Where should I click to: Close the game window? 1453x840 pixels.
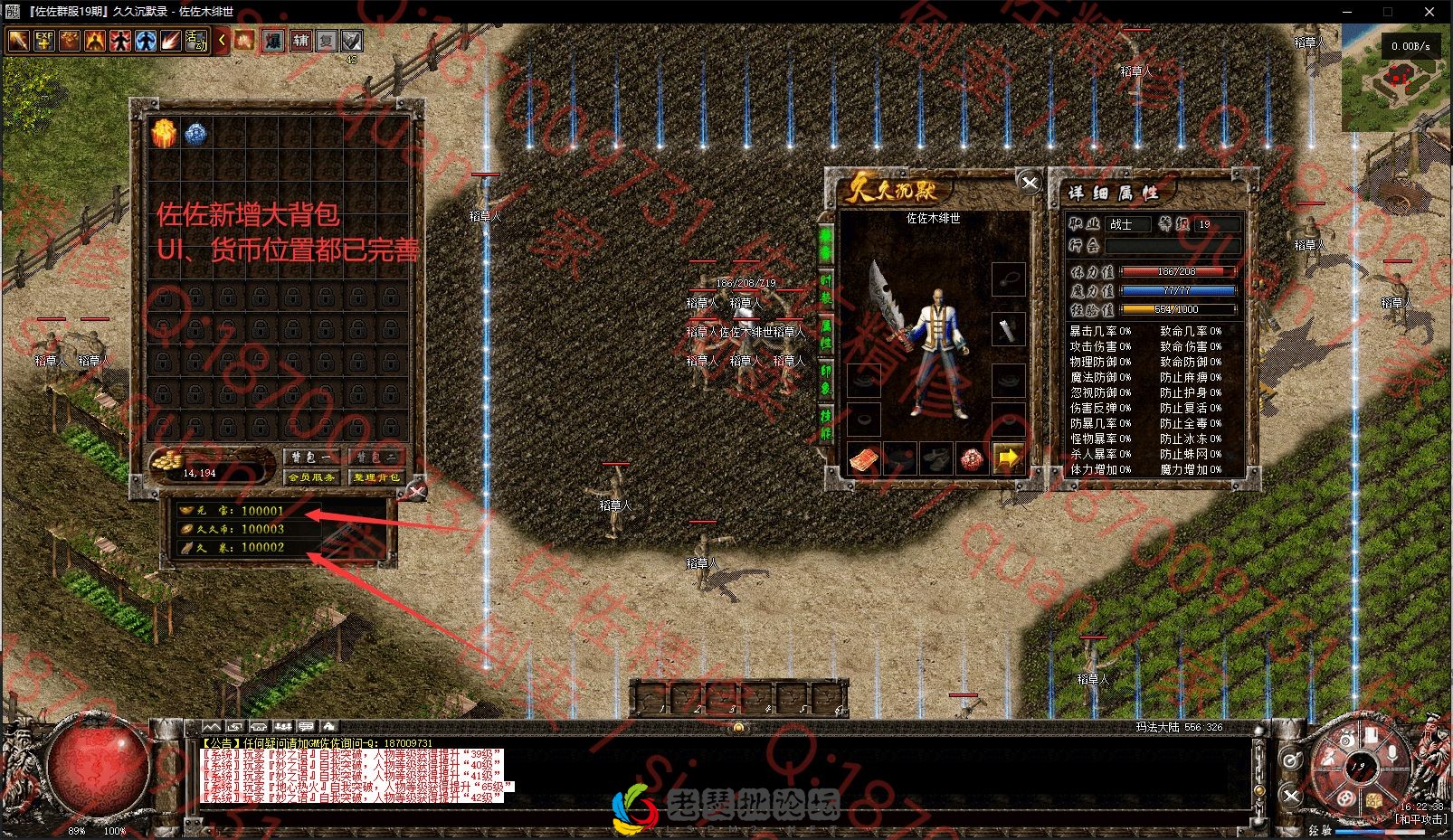click(x=1429, y=12)
